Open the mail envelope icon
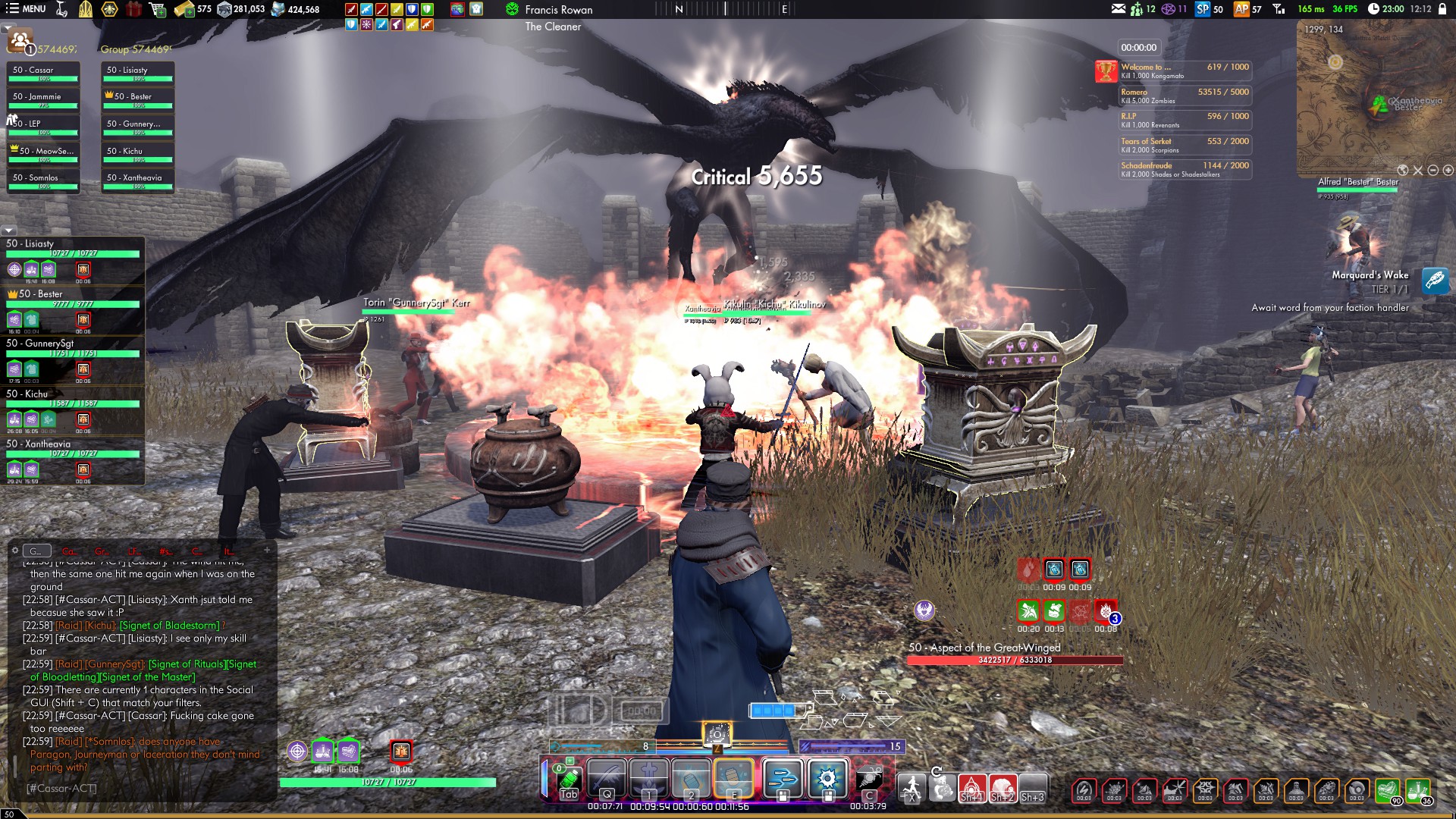 [x=1119, y=9]
